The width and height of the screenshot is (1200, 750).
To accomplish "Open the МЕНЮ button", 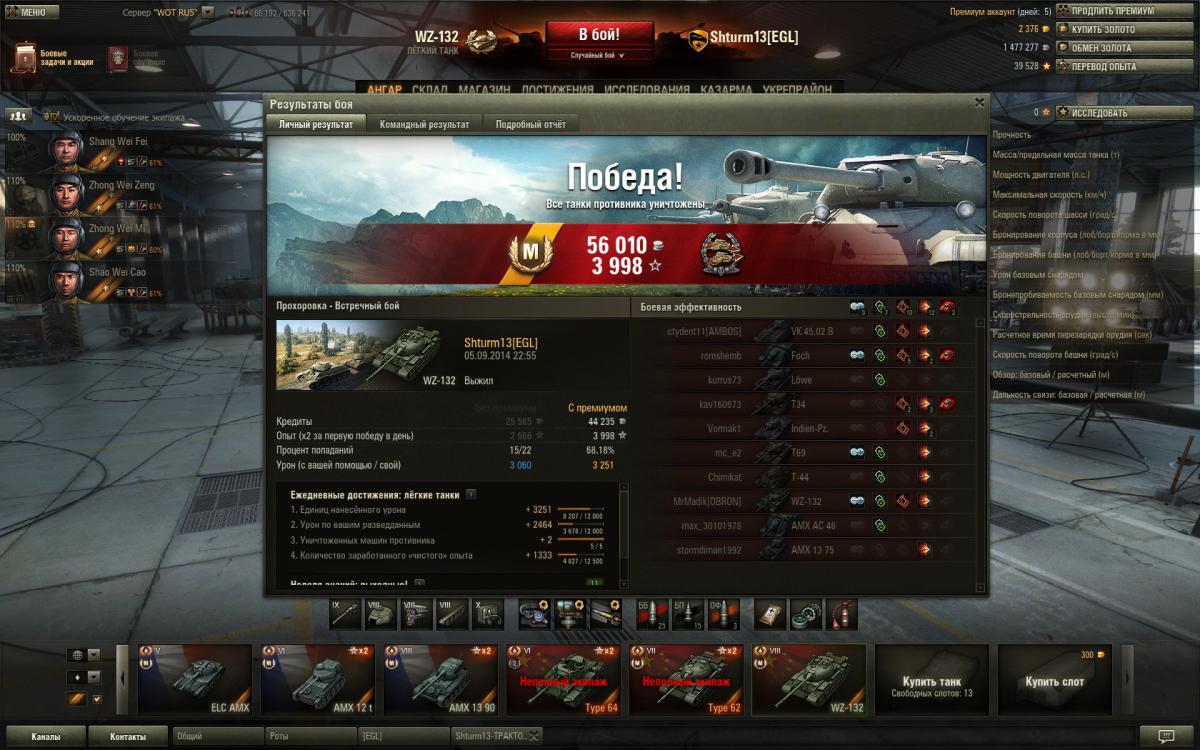I will click(x=26, y=12).
